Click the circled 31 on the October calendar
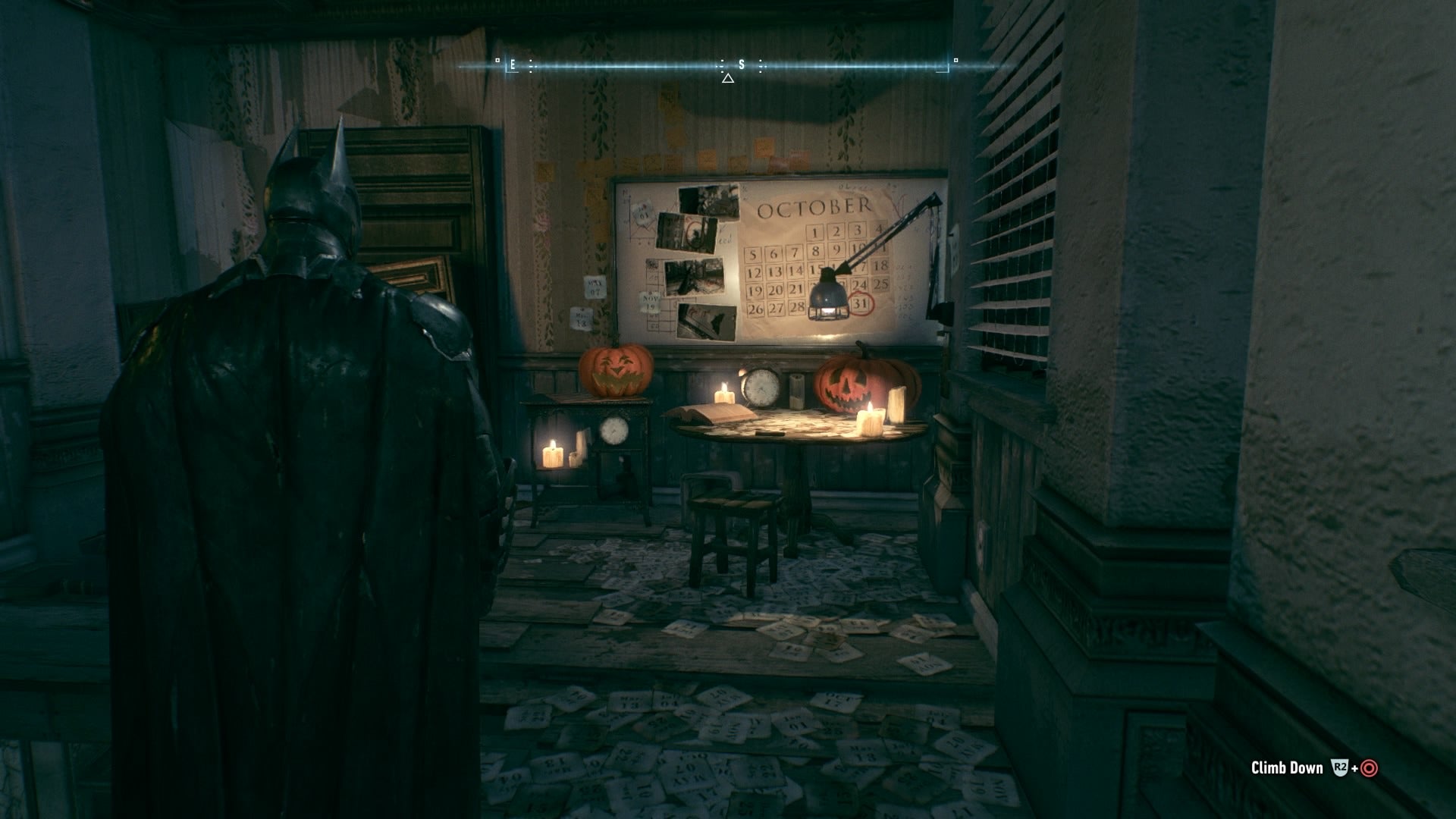Image resolution: width=1456 pixels, height=819 pixels. [861, 303]
